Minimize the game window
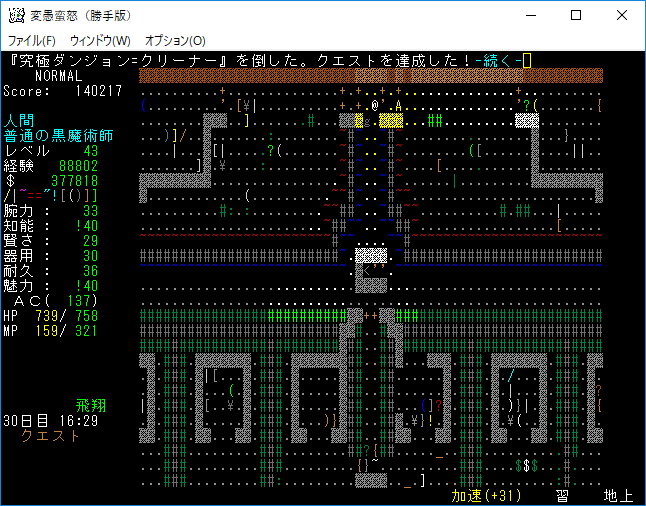646x506 pixels. 530,15
